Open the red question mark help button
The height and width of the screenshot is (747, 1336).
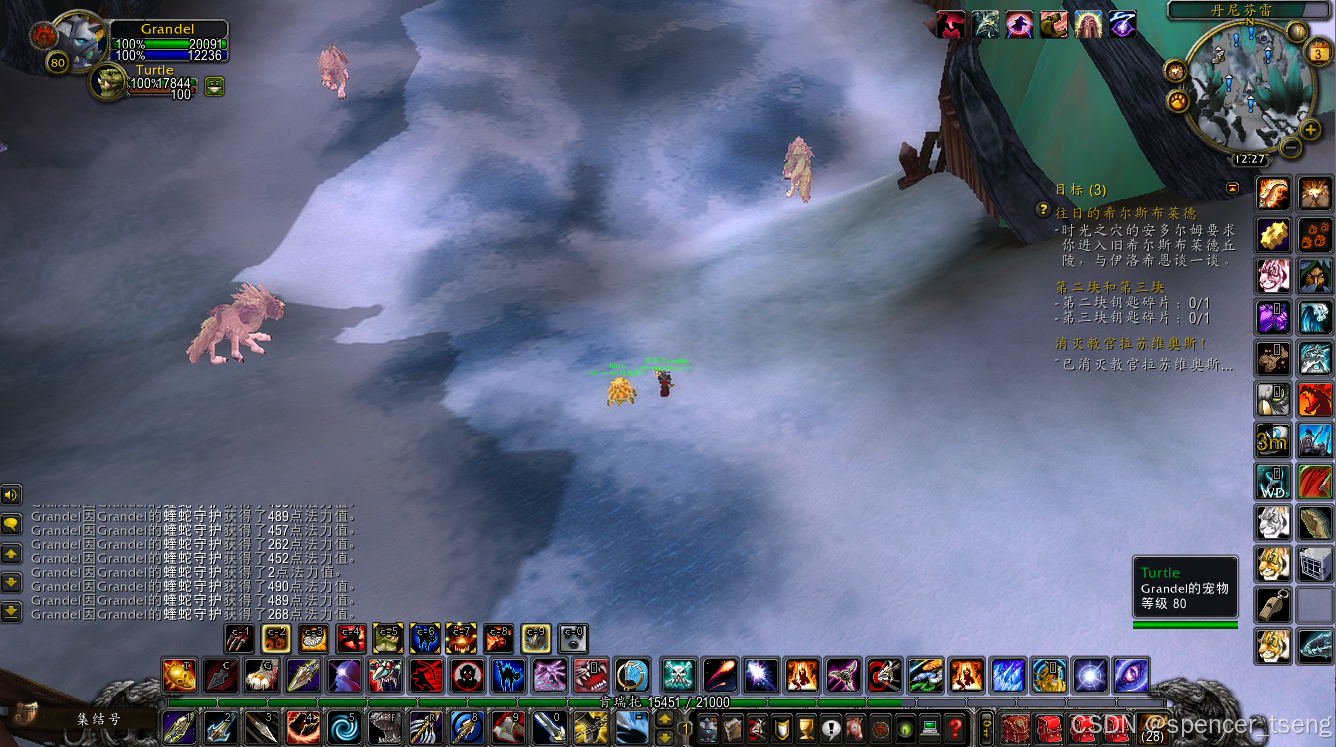[x=956, y=728]
